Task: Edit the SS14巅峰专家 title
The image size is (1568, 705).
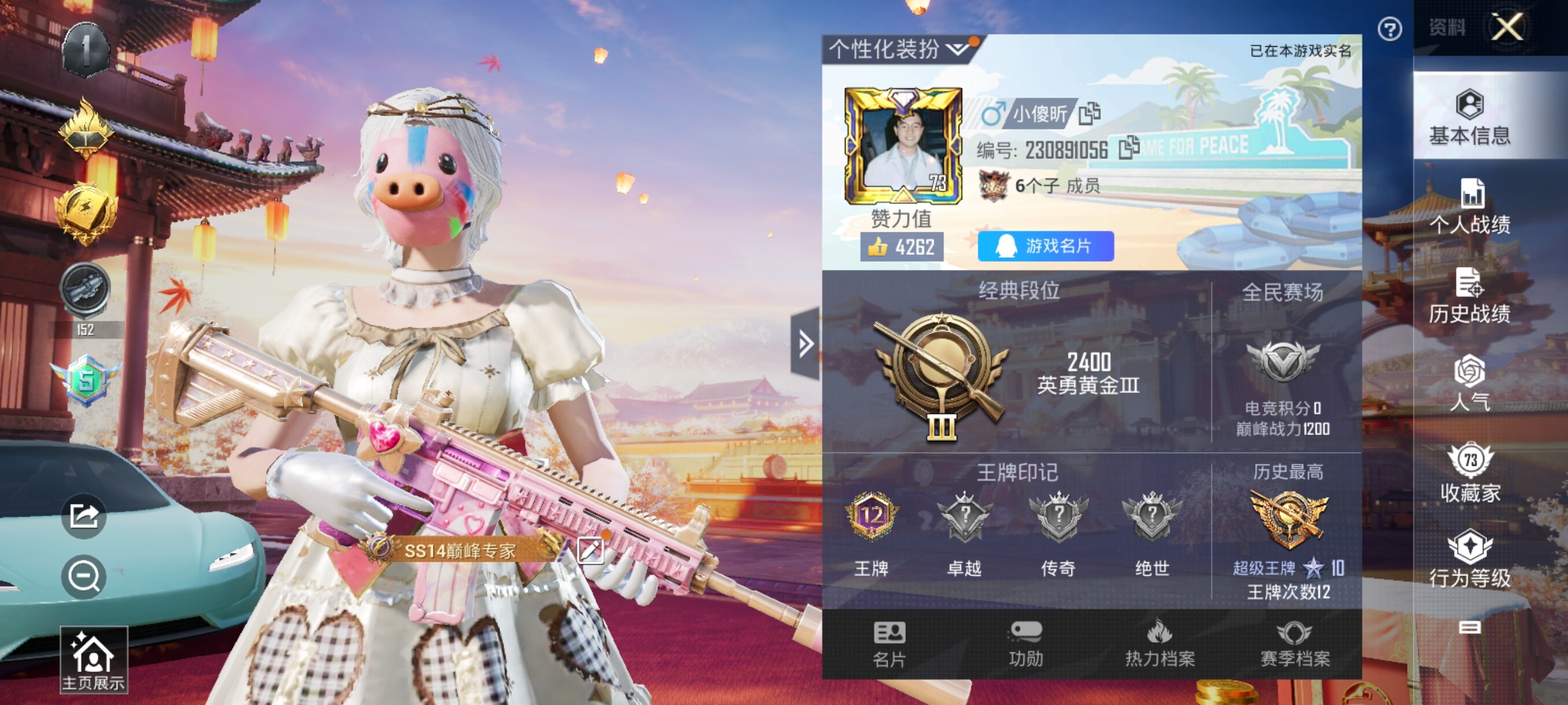Action: [589, 550]
